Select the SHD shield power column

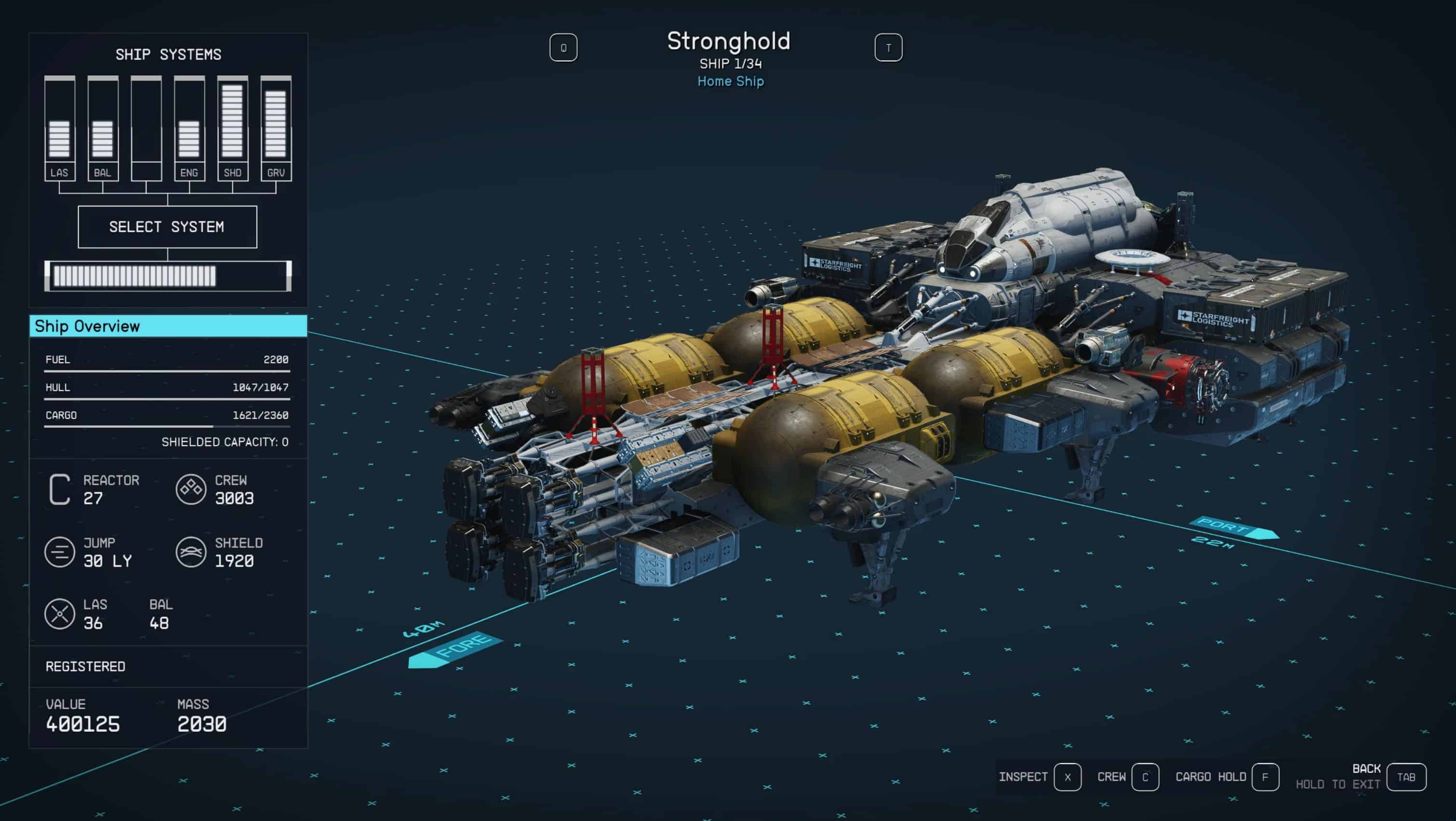(x=233, y=129)
